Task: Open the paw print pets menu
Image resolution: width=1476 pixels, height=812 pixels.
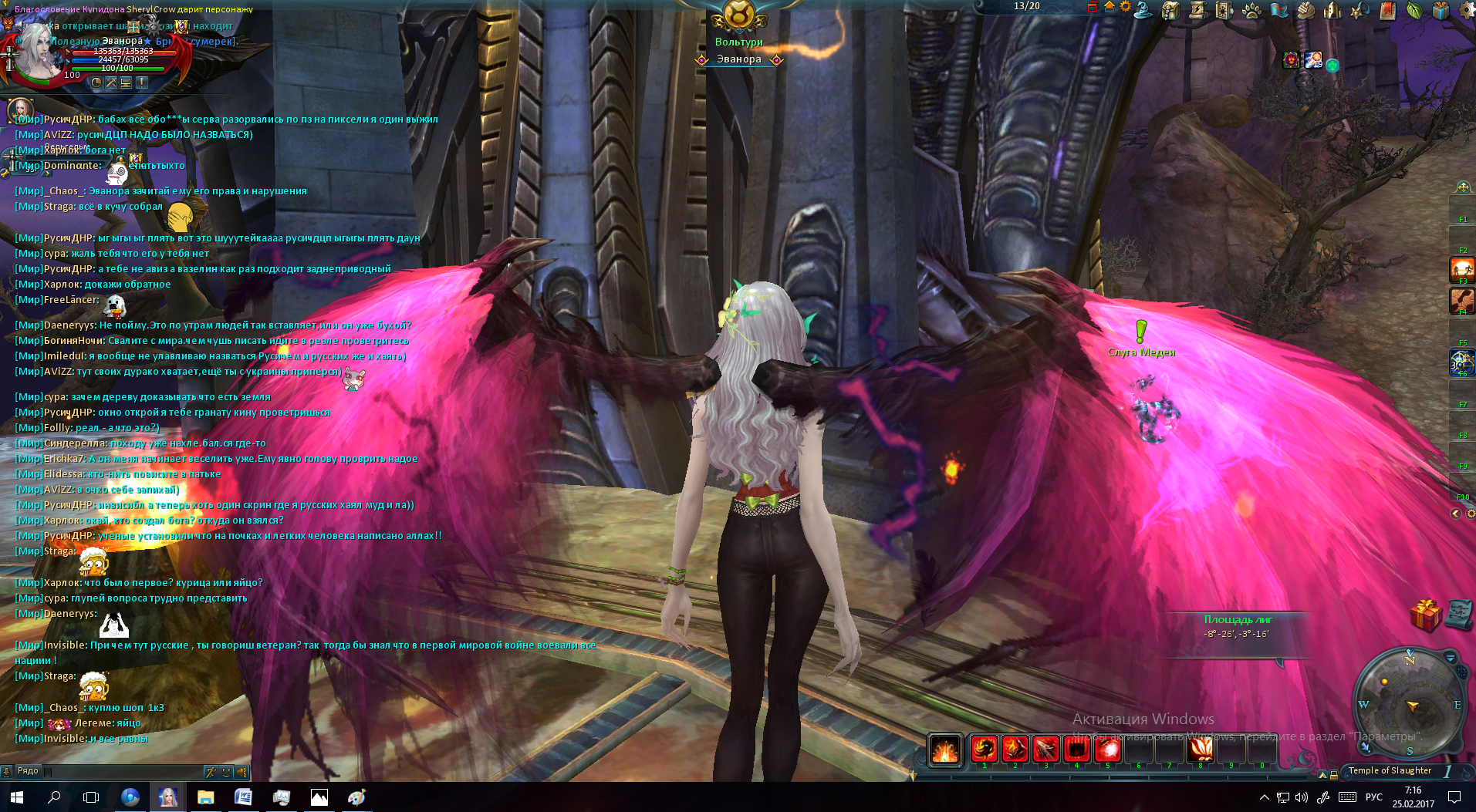Action: [x=1251, y=10]
